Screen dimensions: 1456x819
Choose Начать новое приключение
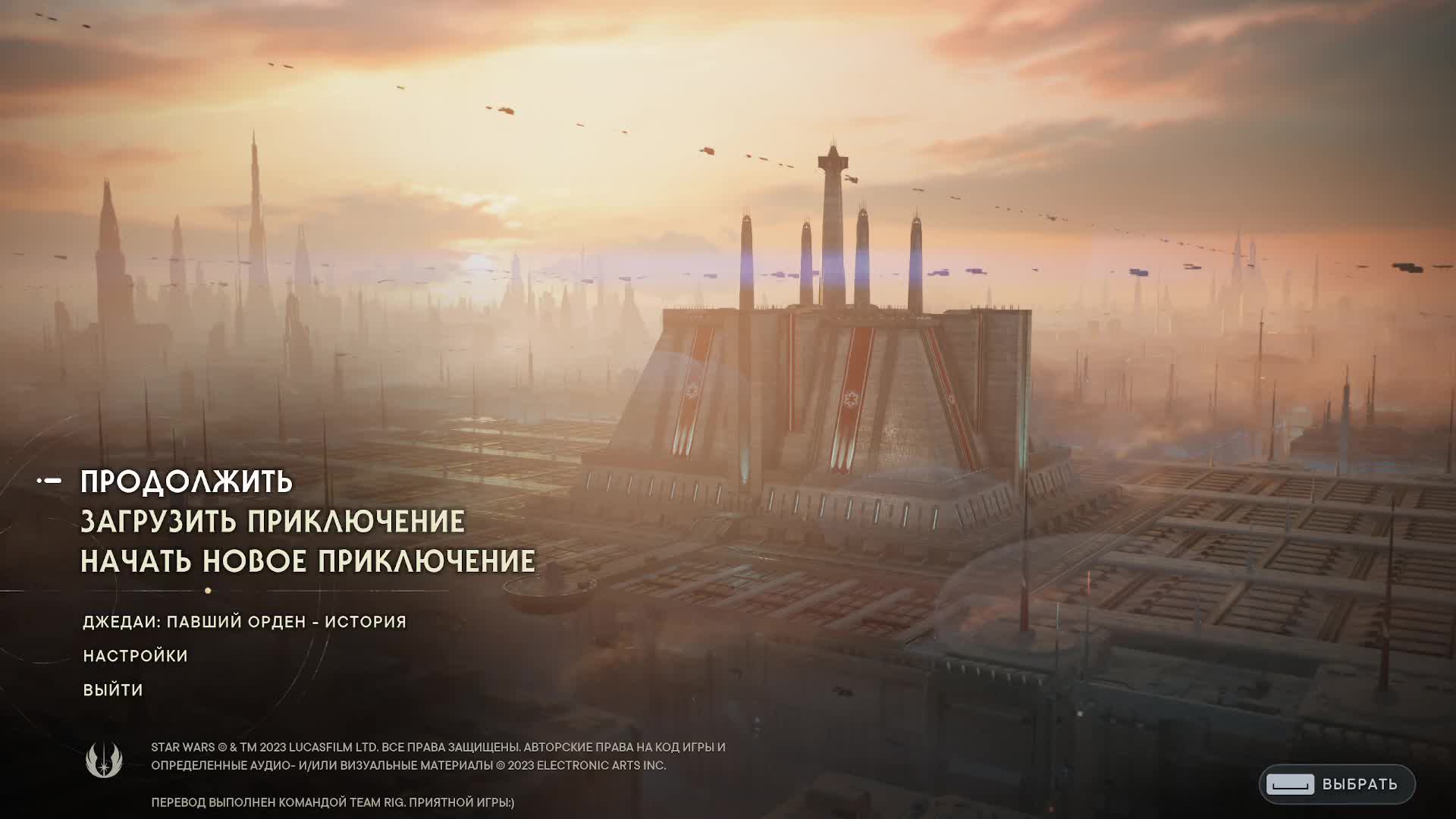point(307,561)
